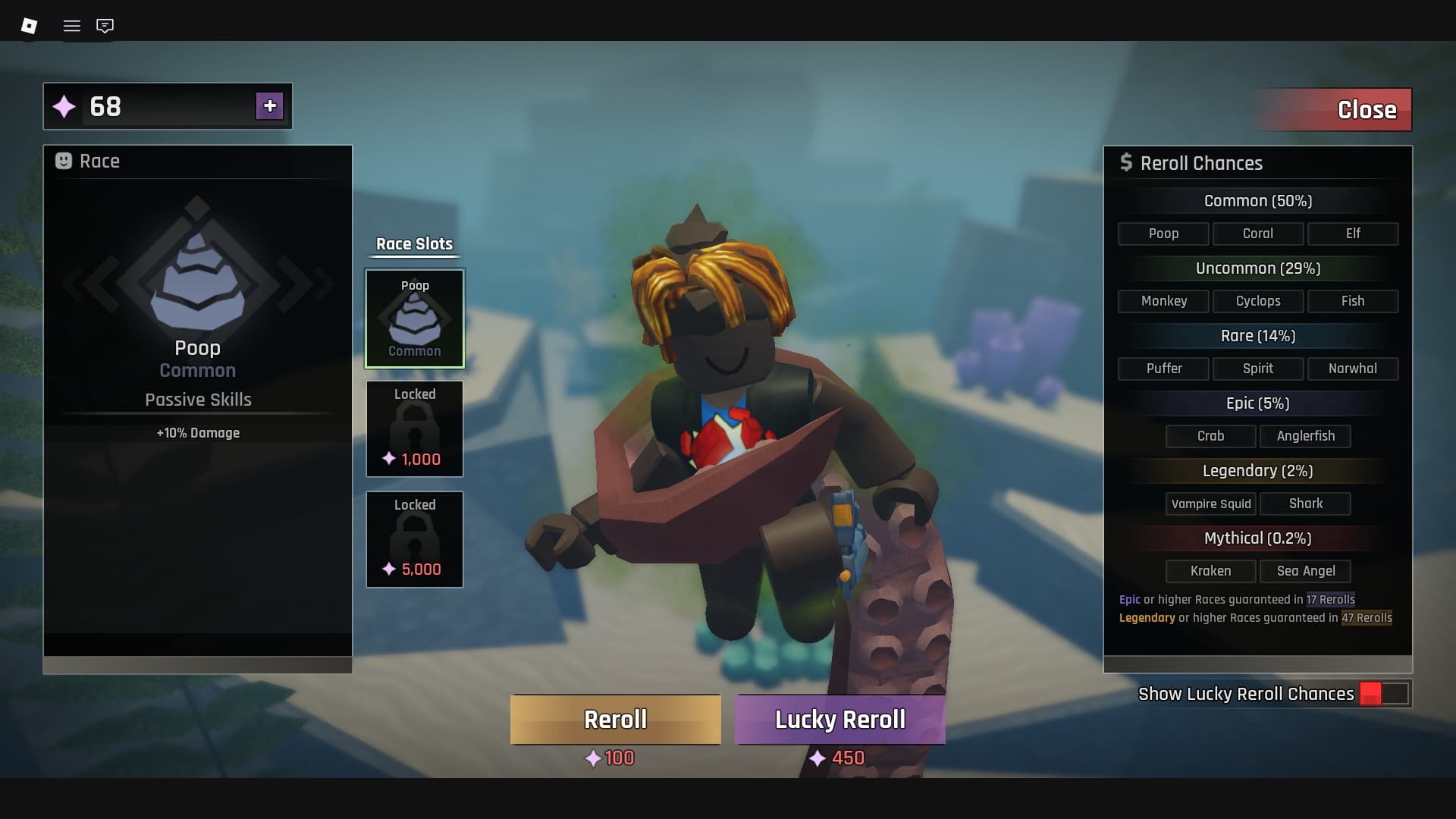The height and width of the screenshot is (819, 1456).
Task: Select the Narwhal rare race entry
Action: (x=1354, y=369)
